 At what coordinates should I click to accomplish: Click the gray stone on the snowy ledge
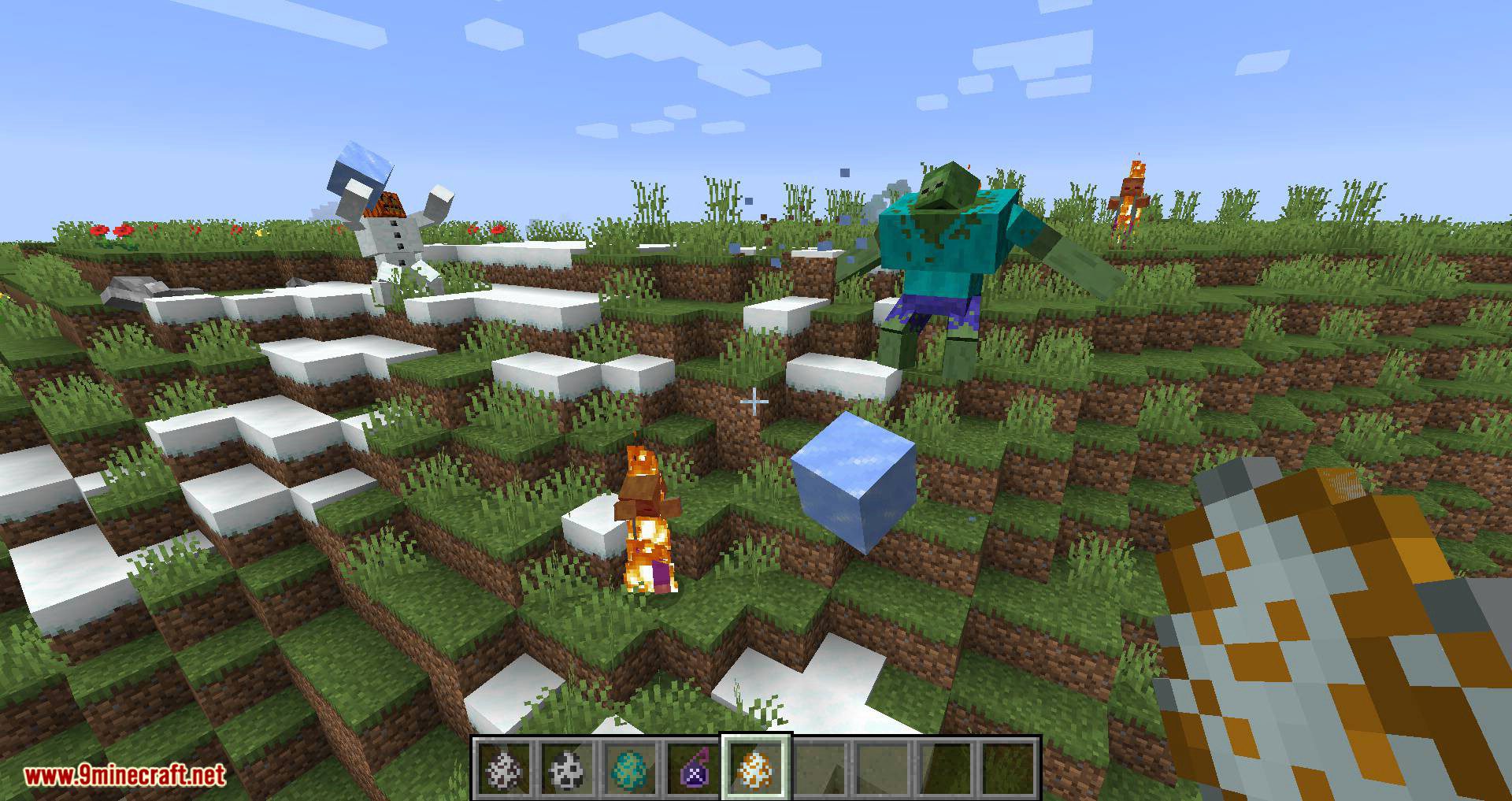pos(130,285)
